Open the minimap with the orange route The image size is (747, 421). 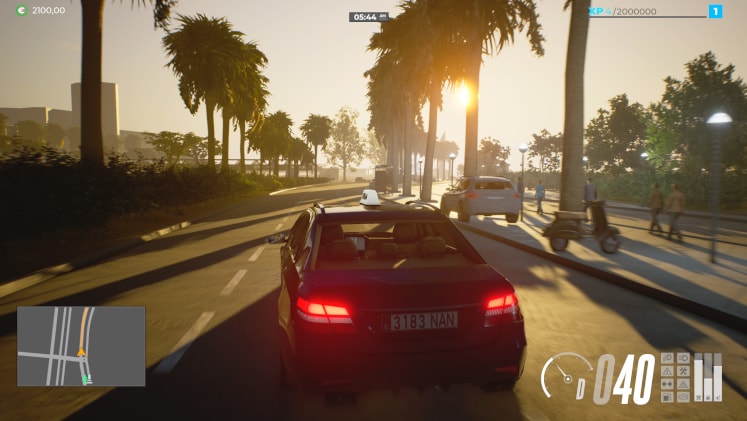coord(81,346)
